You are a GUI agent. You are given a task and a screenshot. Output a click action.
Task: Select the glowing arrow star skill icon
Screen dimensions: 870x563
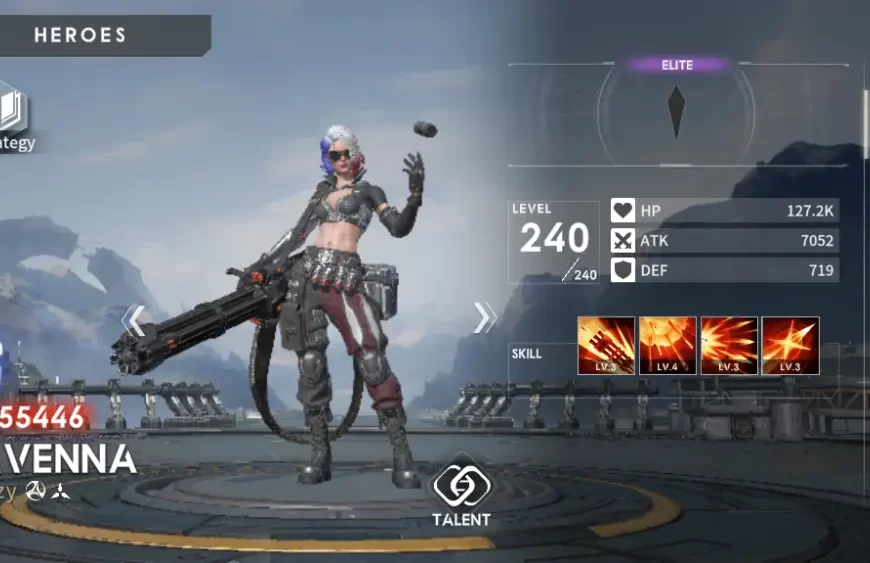[x=790, y=346]
